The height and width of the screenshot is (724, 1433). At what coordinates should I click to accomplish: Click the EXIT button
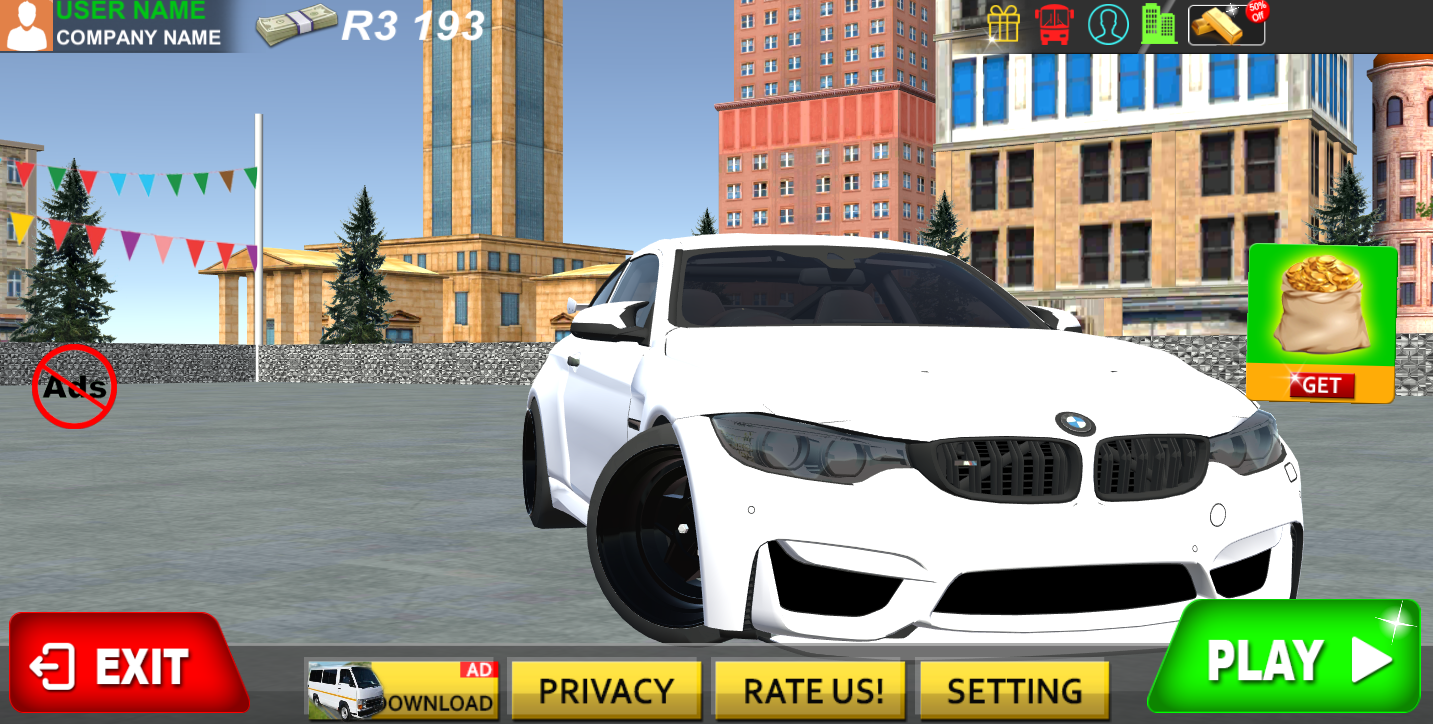tap(130, 661)
